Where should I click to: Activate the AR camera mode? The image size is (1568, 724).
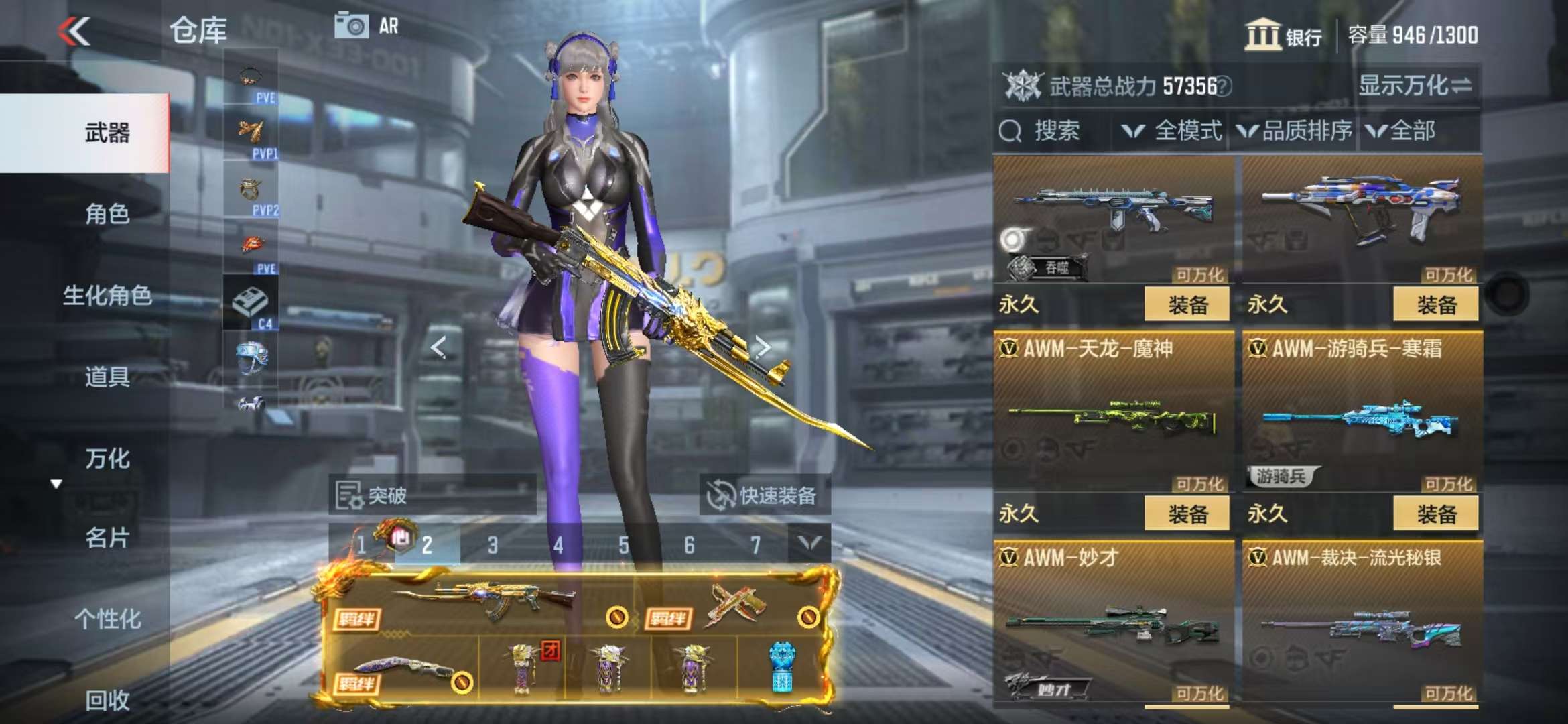coord(367,26)
